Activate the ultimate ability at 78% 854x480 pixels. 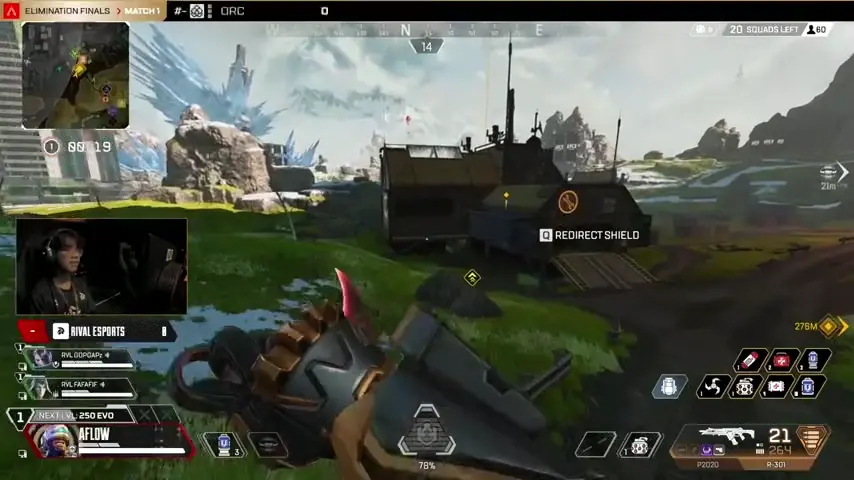tap(427, 433)
